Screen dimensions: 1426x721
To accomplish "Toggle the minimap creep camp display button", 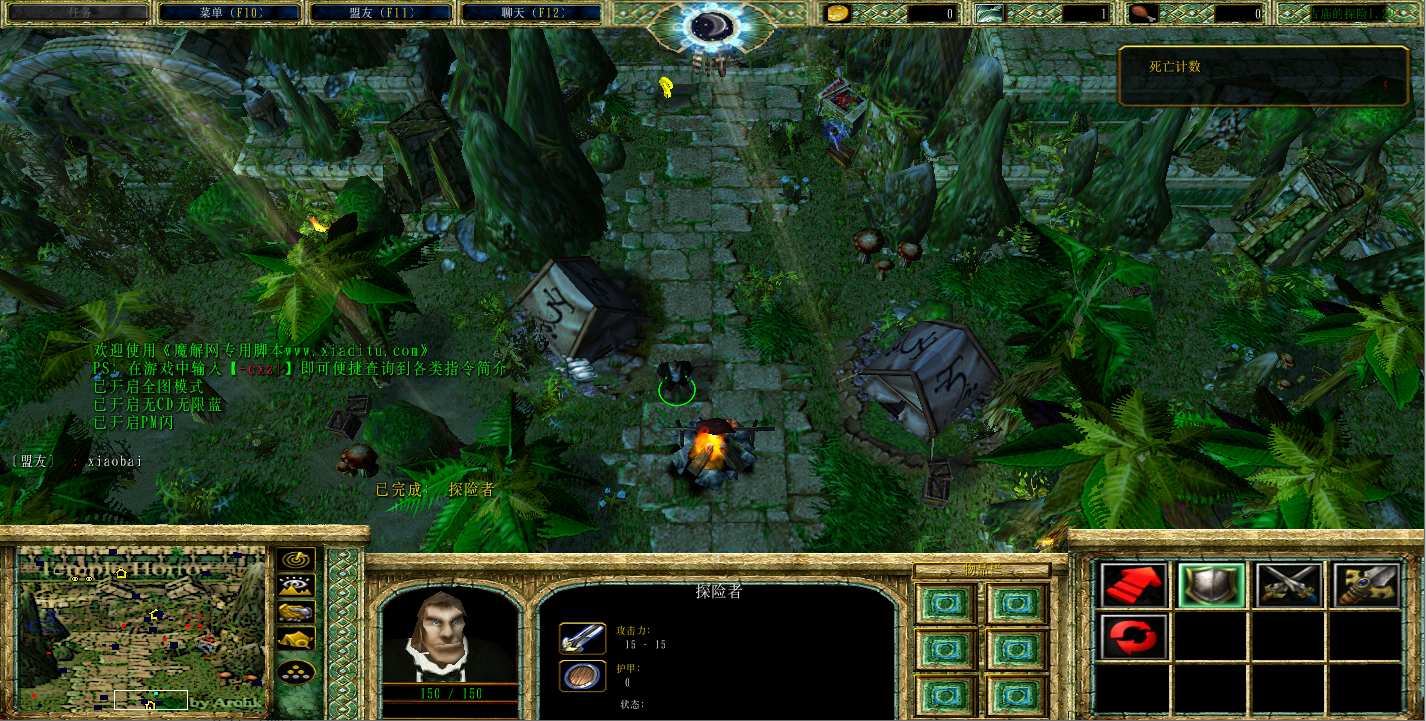I will 296,638.
